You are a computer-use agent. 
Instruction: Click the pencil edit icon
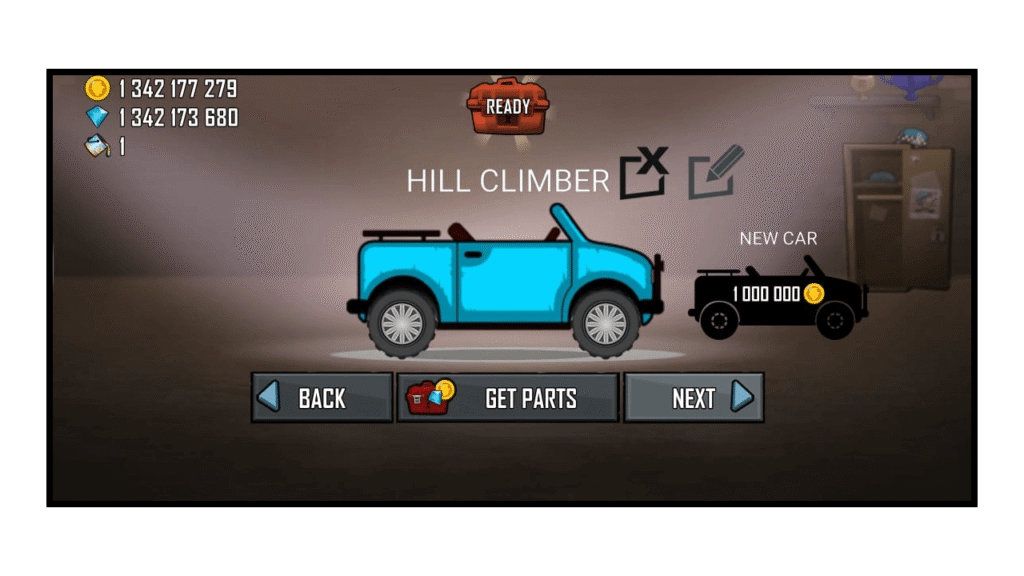pyautogui.click(x=716, y=172)
